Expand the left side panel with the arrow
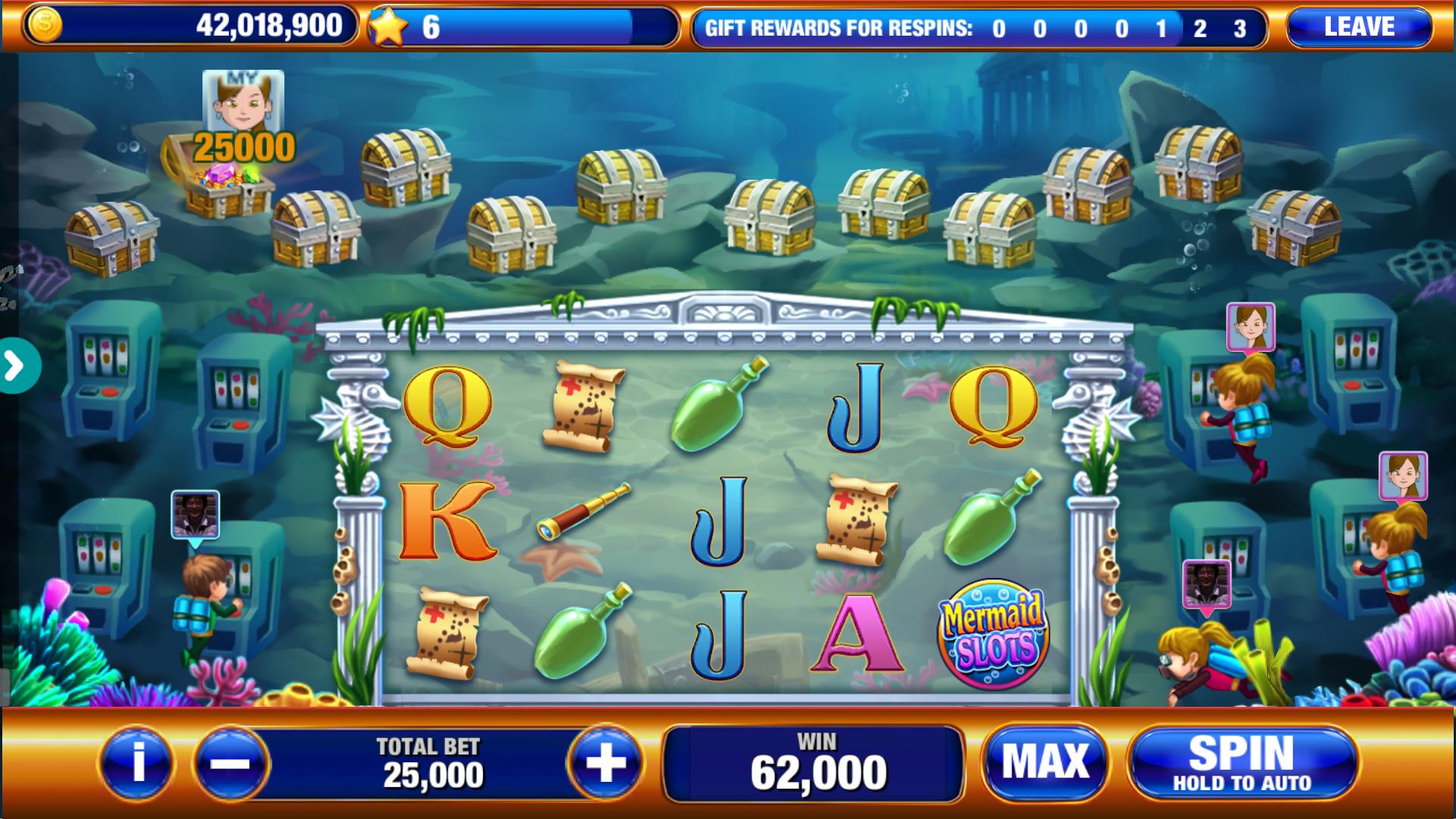Viewport: 1456px width, 819px height. (x=15, y=364)
